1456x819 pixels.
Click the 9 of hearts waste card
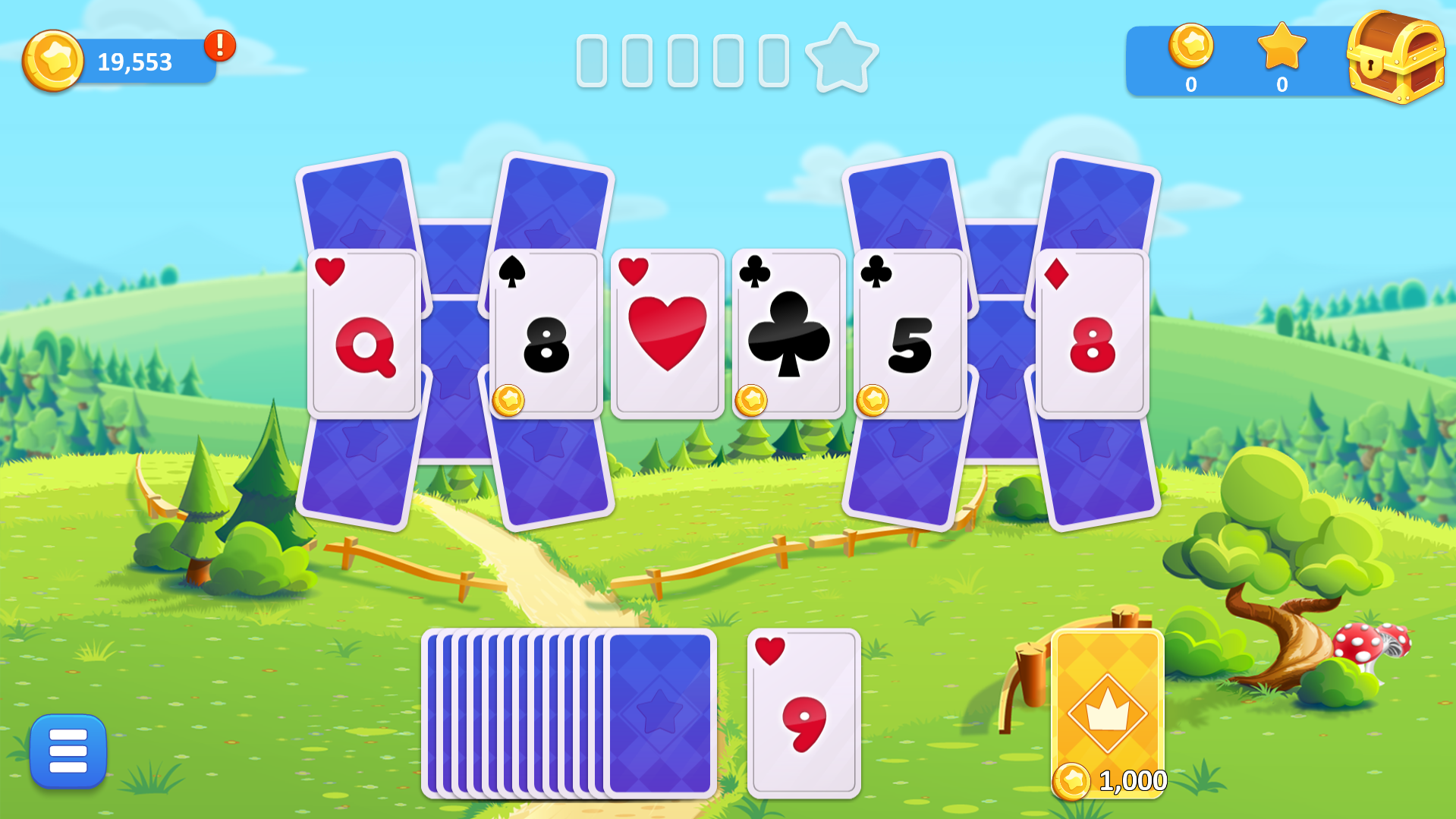(x=803, y=714)
